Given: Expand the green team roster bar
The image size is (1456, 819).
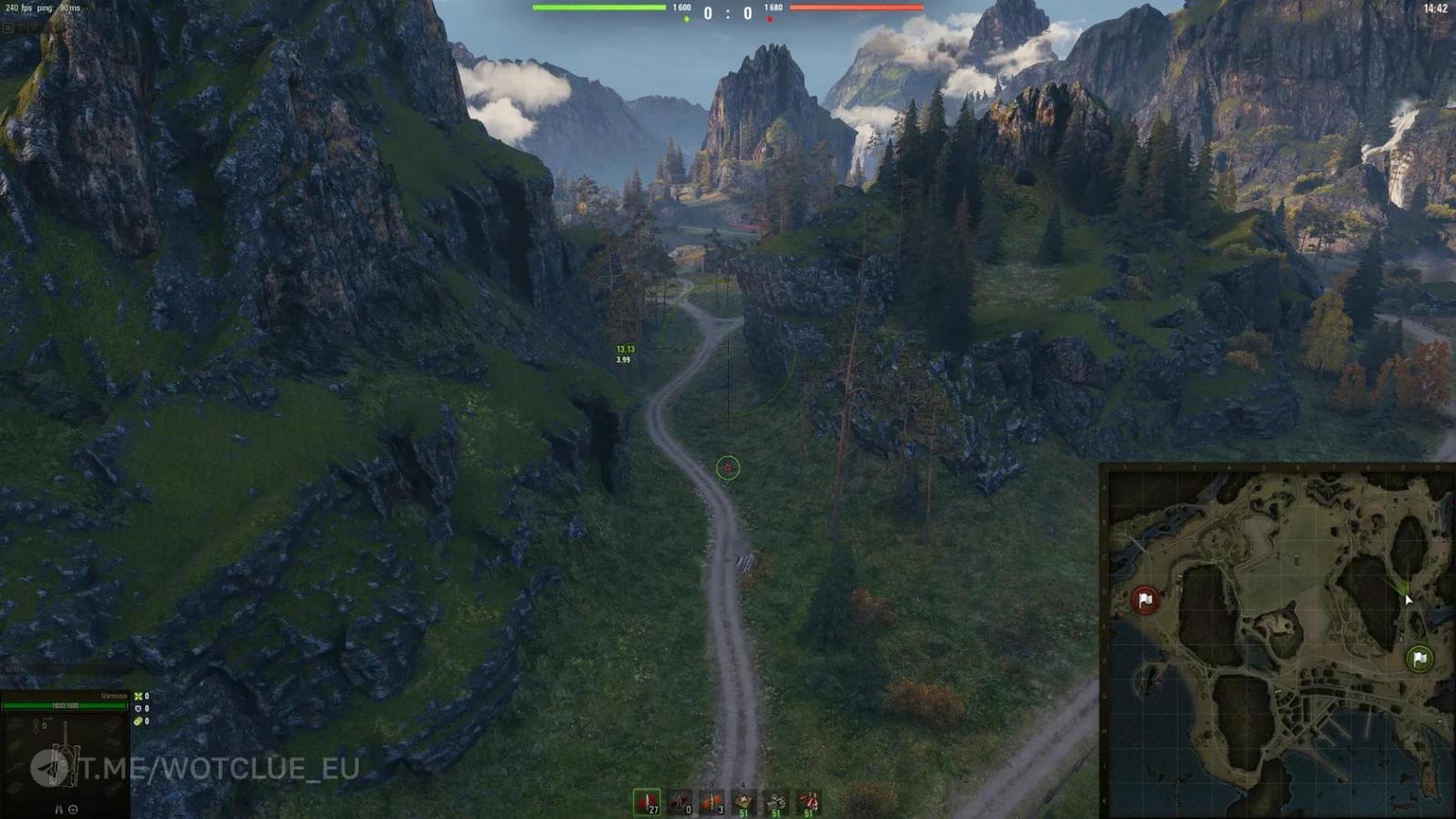Looking at the screenshot, I should click(601, 8).
